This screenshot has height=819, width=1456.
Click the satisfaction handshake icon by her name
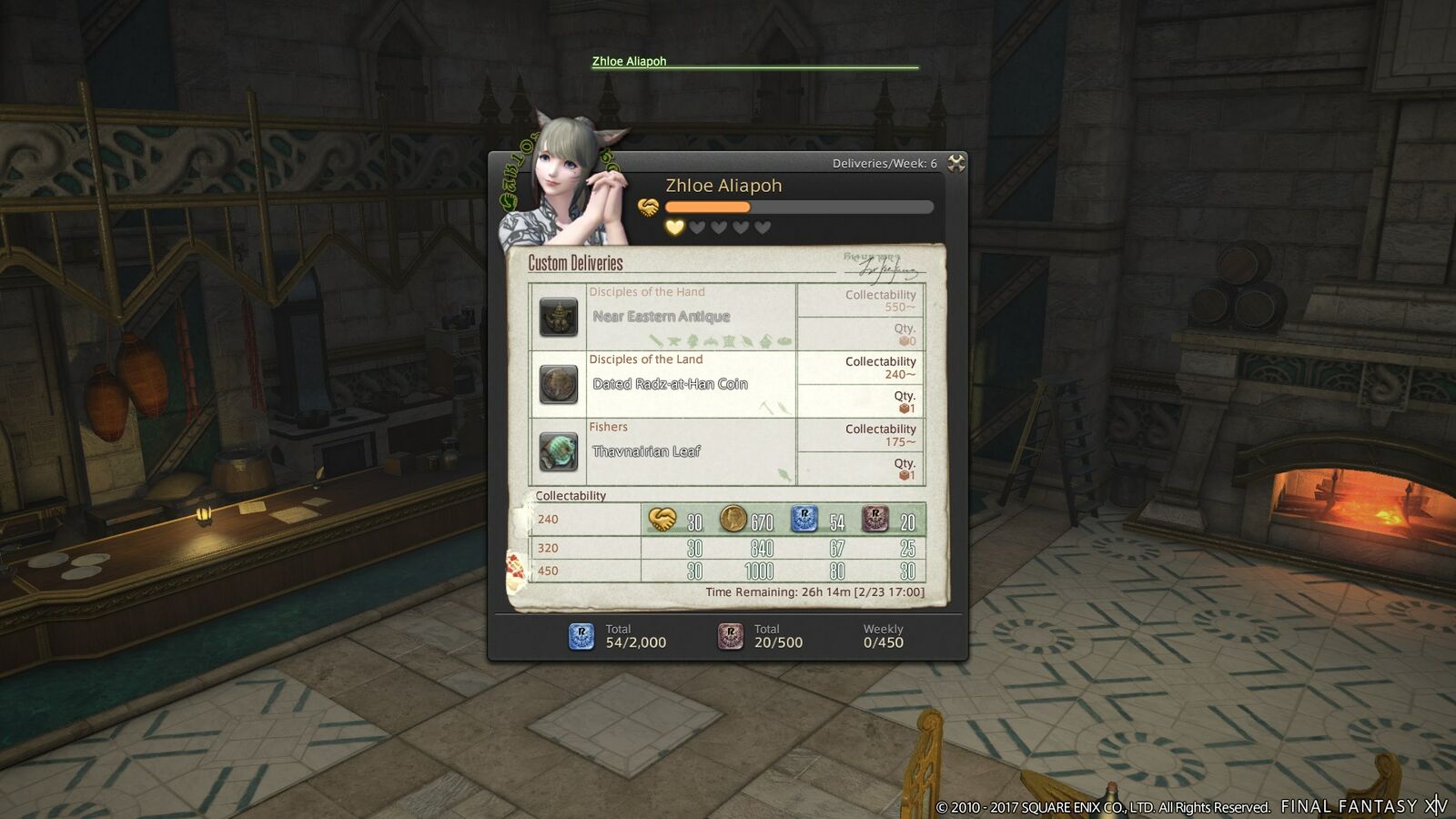pos(648,207)
